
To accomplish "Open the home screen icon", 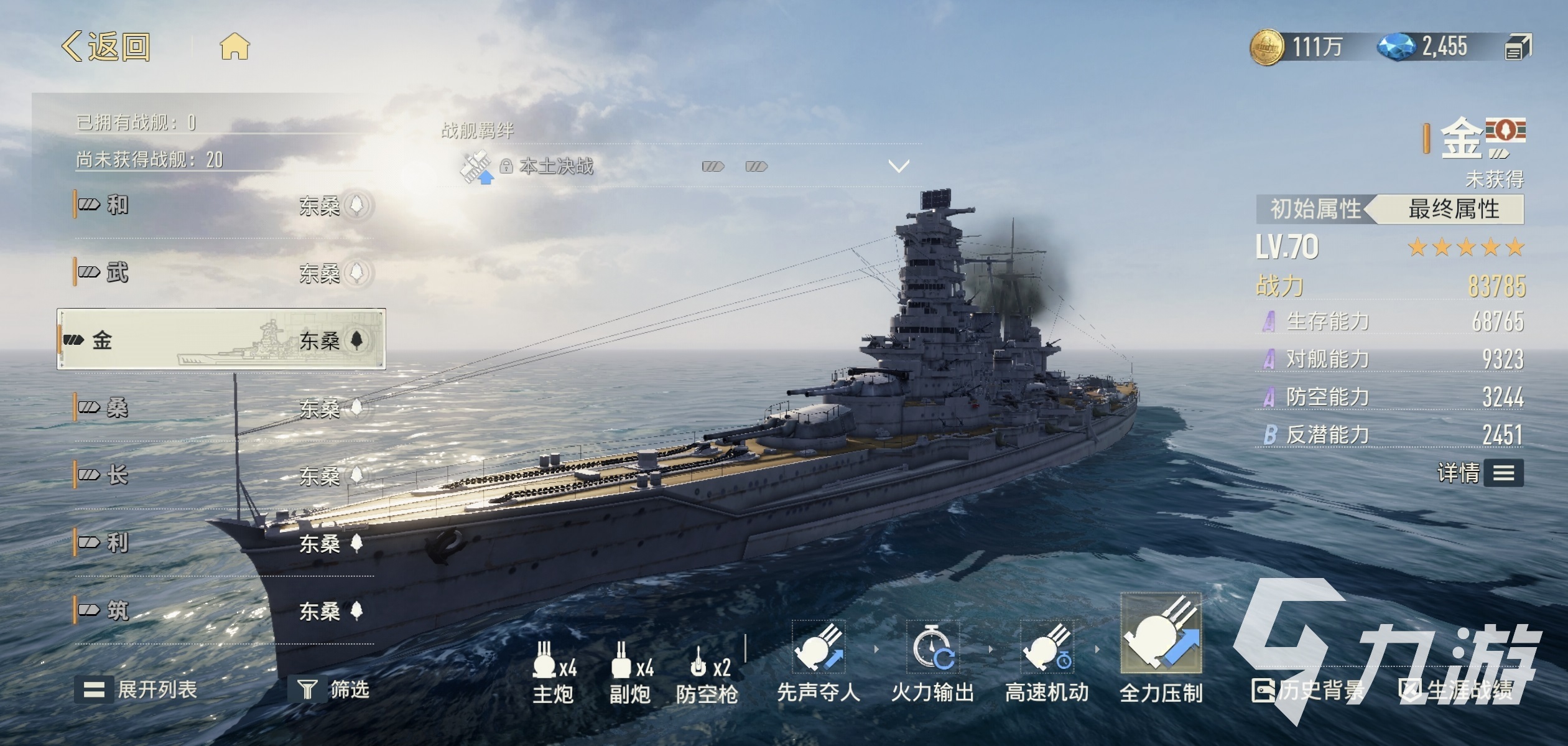I will tap(234, 47).
